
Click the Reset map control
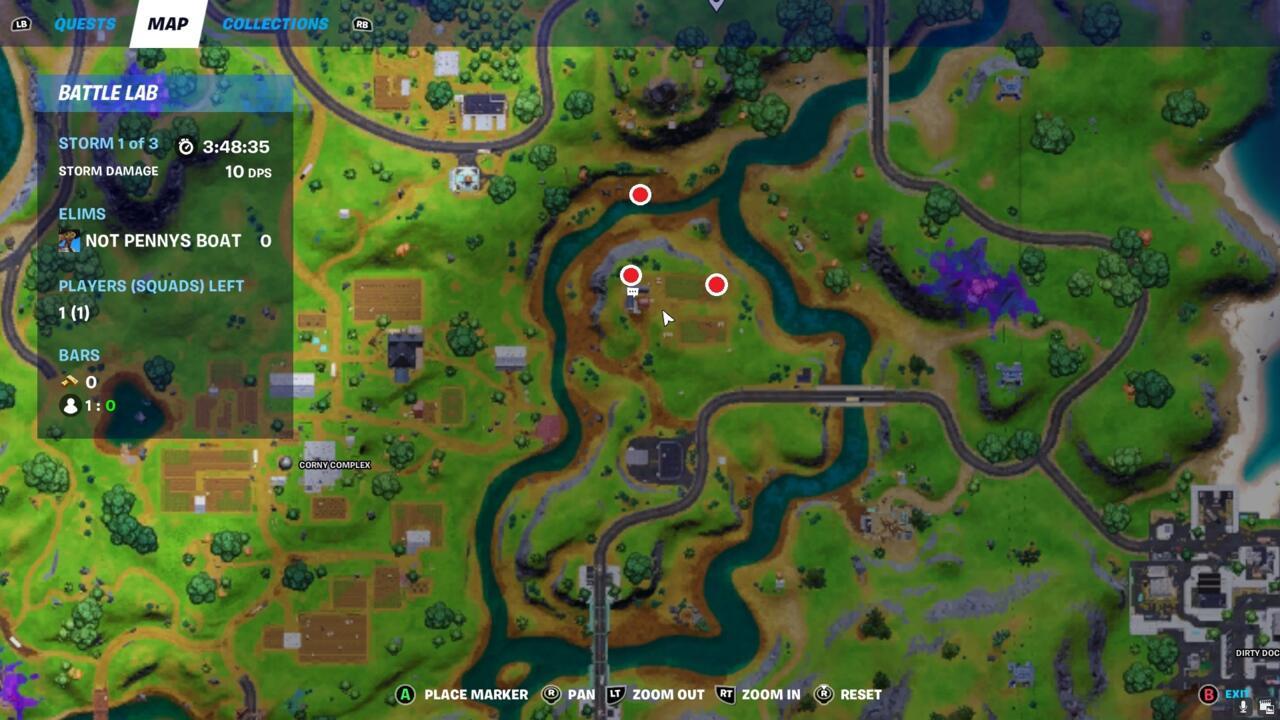point(825,694)
